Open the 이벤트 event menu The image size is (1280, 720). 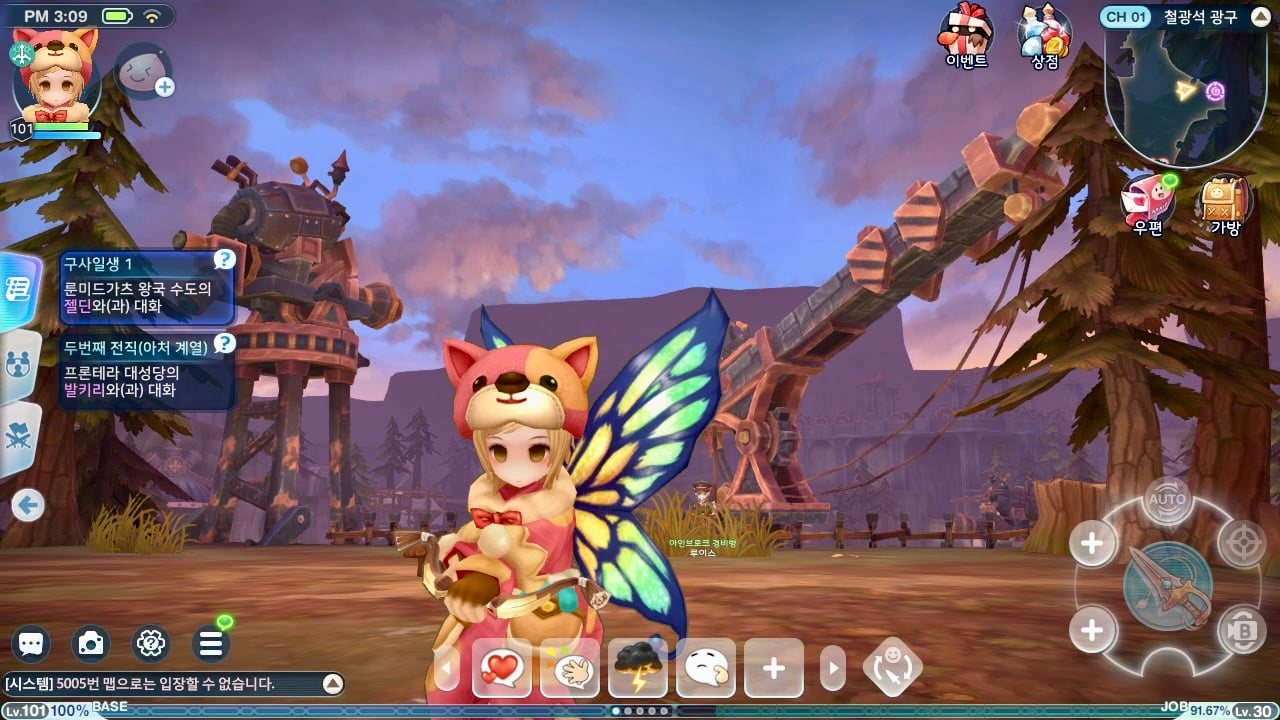[966, 34]
